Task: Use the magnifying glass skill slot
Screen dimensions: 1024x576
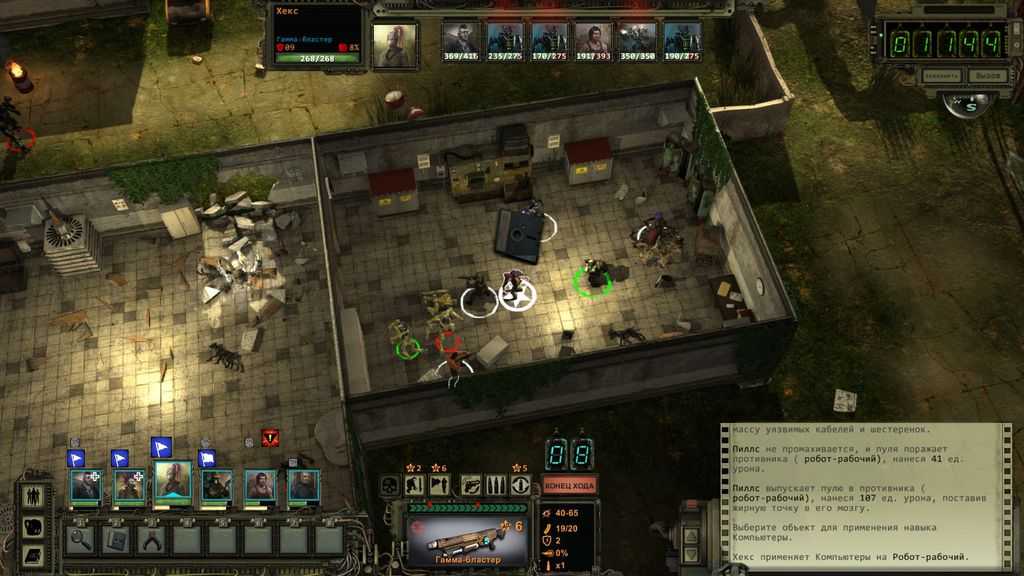Action: [81, 539]
